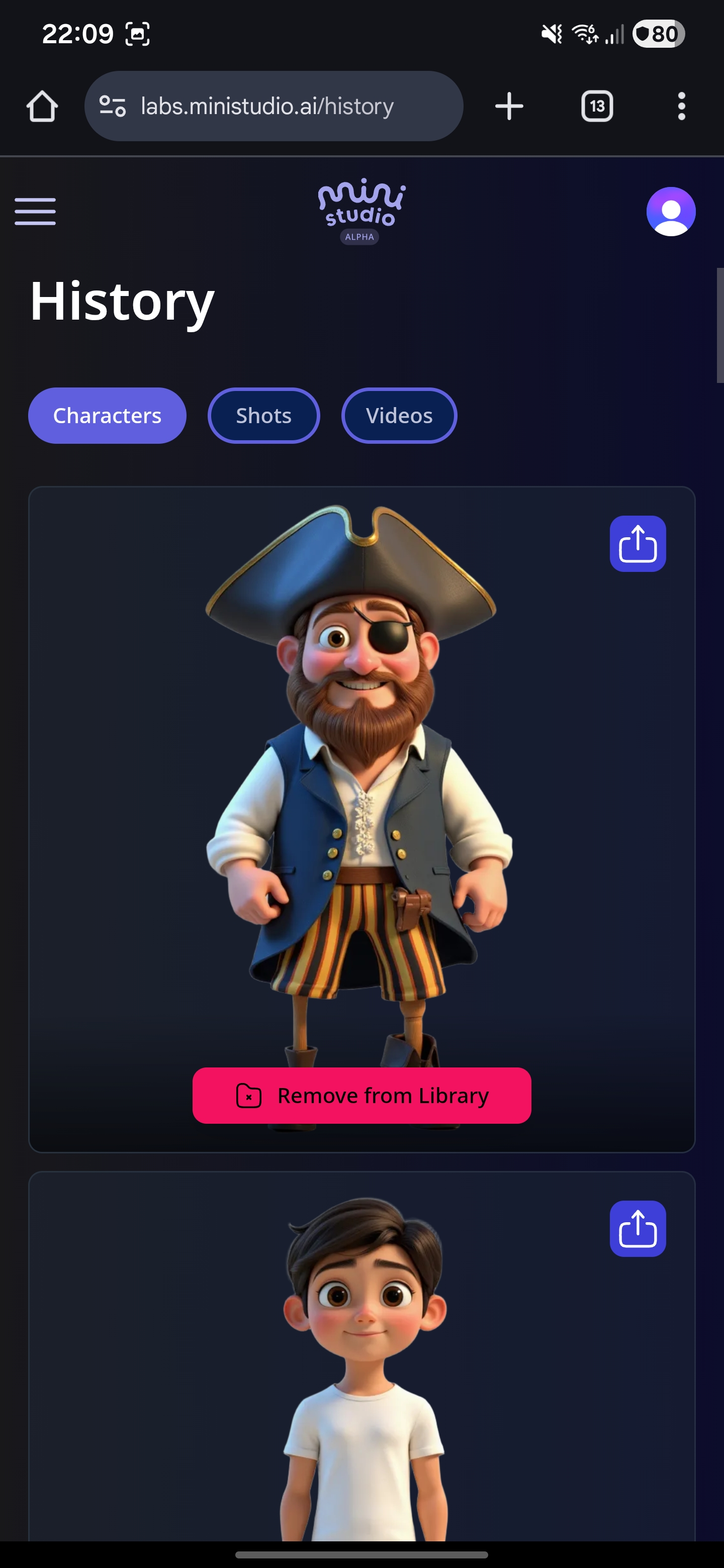Viewport: 724px width, 1568px height.
Task: Open the boy character thumbnail
Action: 361,1369
